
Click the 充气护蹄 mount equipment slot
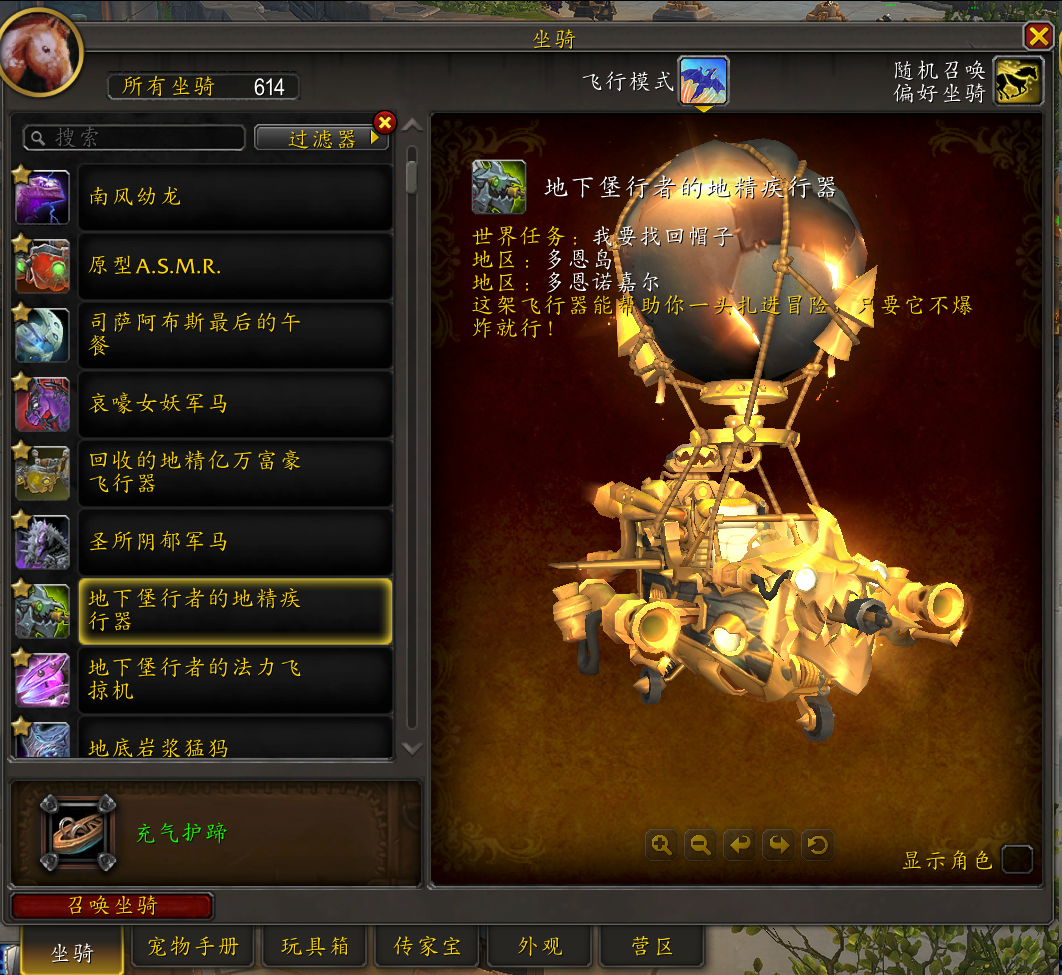point(78,833)
